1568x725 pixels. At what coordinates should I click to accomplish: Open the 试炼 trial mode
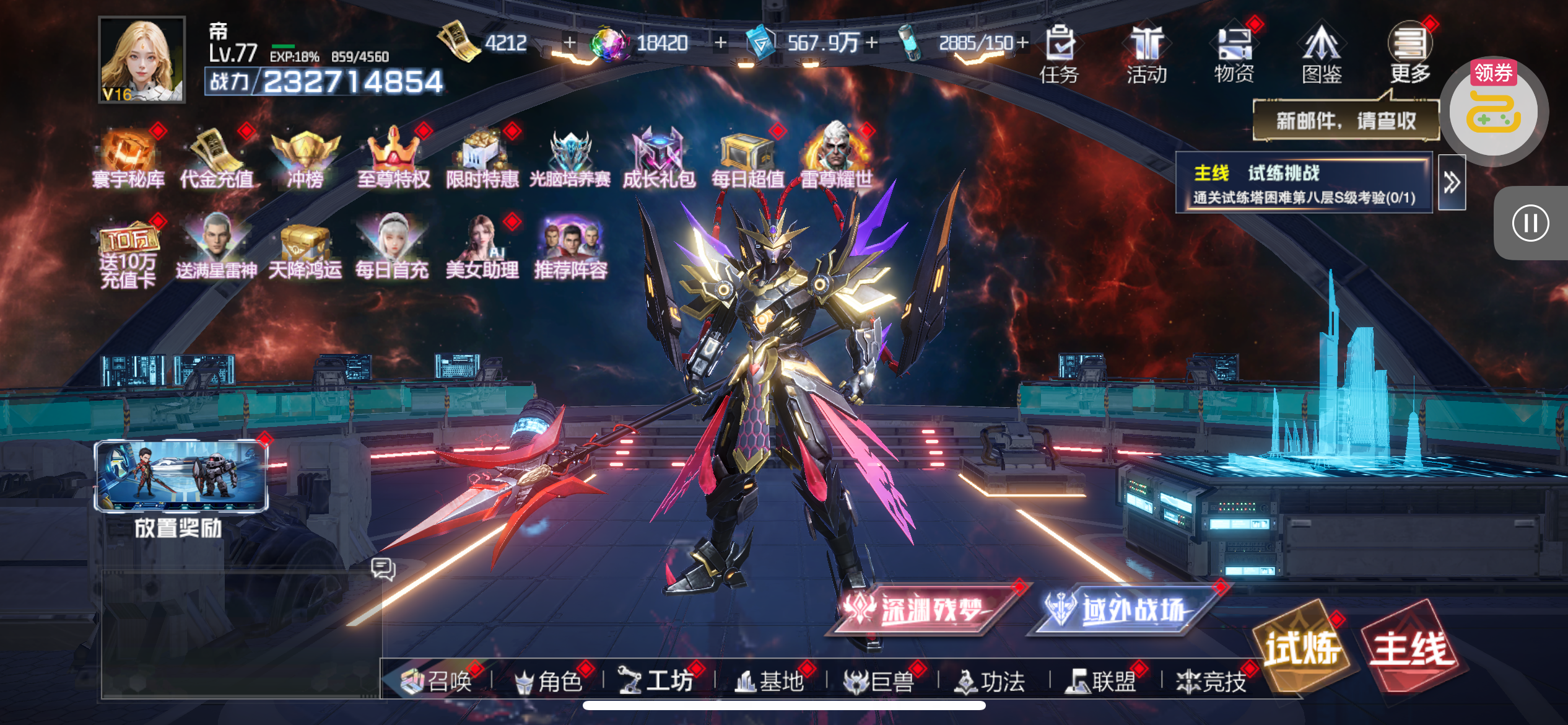(x=1303, y=648)
